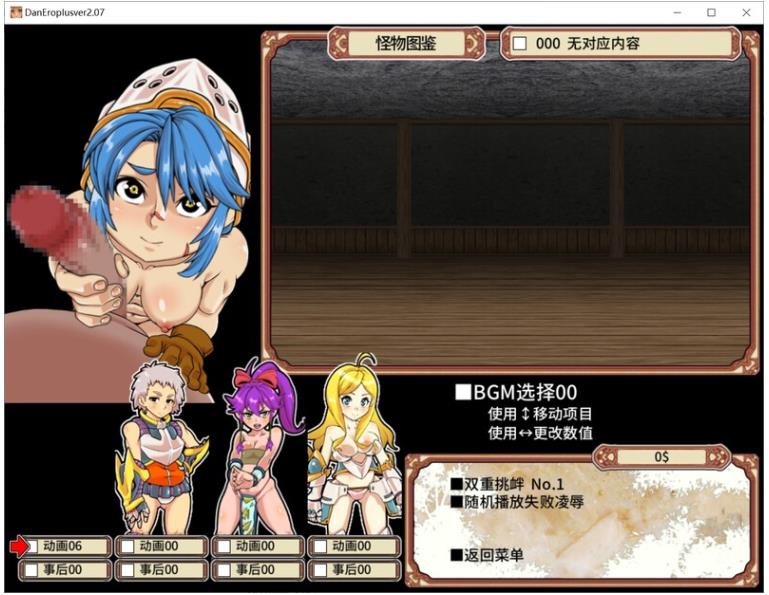Select the 返回菜单 menu entry
The width and height of the screenshot is (769, 595).
(488, 555)
